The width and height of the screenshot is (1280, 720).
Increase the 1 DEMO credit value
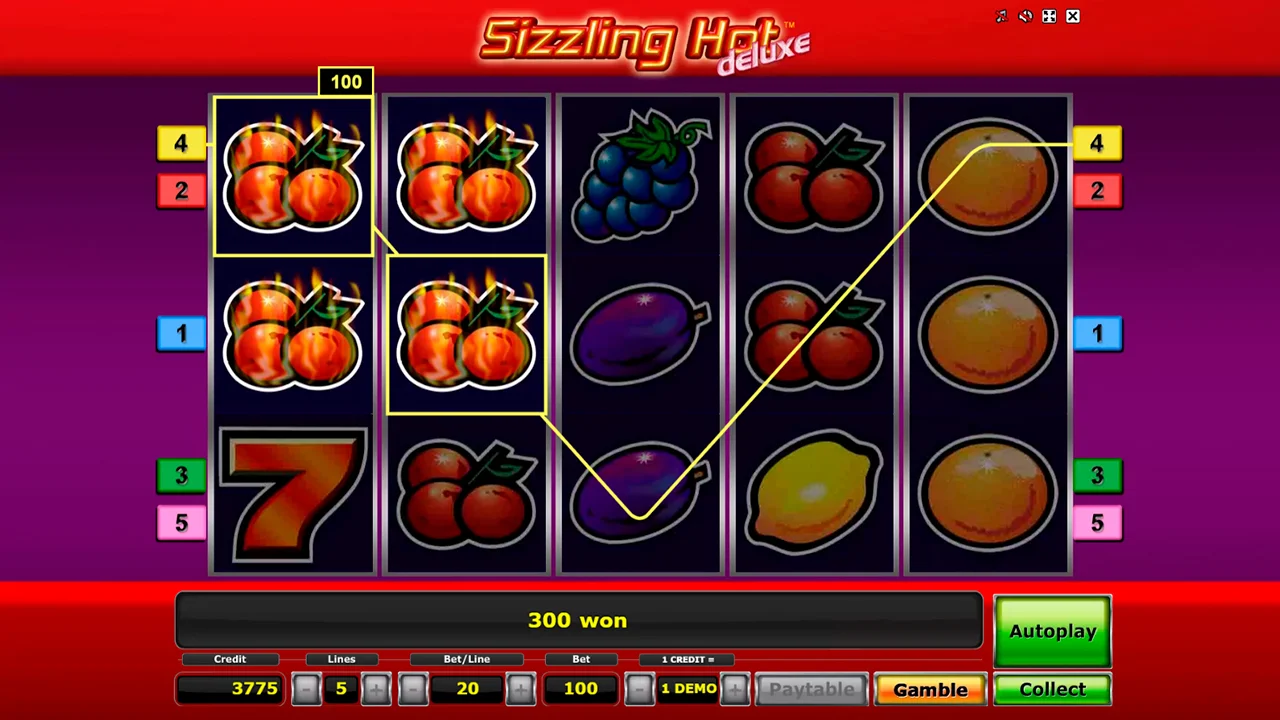[x=736, y=688]
